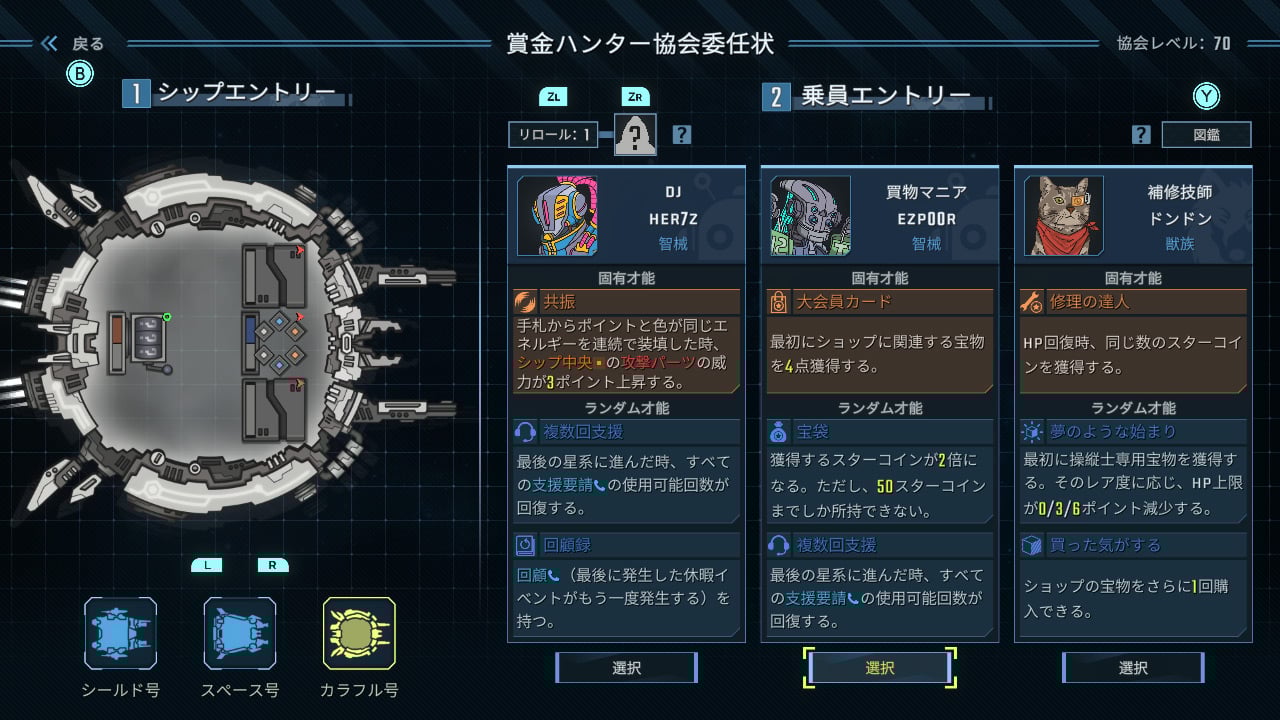1280x720 pixels.
Task: View the 共振 unique talent
Action: tap(626, 301)
